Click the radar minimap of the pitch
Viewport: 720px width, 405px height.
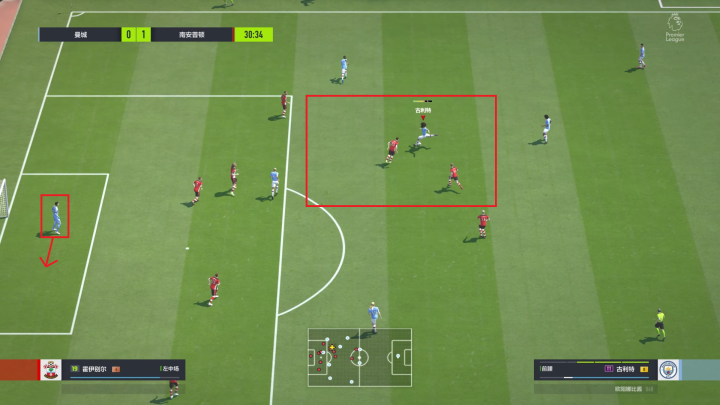pyautogui.click(x=358, y=356)
